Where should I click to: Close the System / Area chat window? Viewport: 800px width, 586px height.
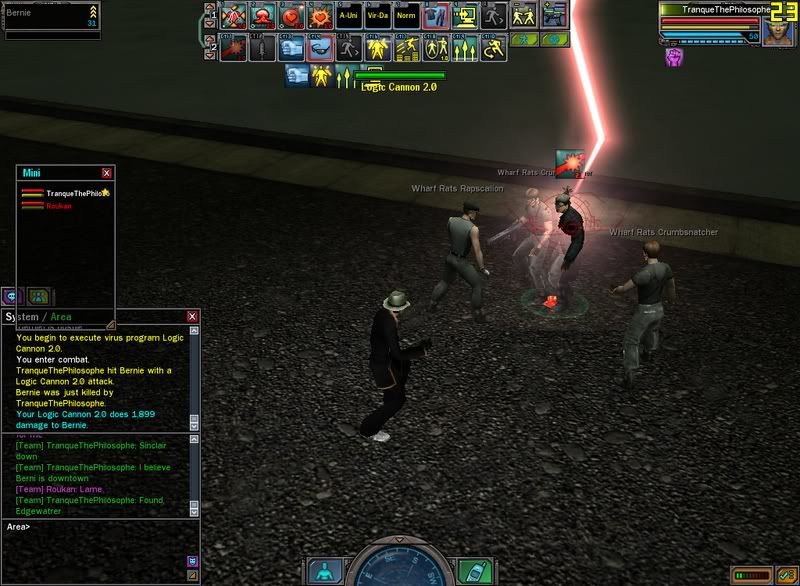point(192,316)
